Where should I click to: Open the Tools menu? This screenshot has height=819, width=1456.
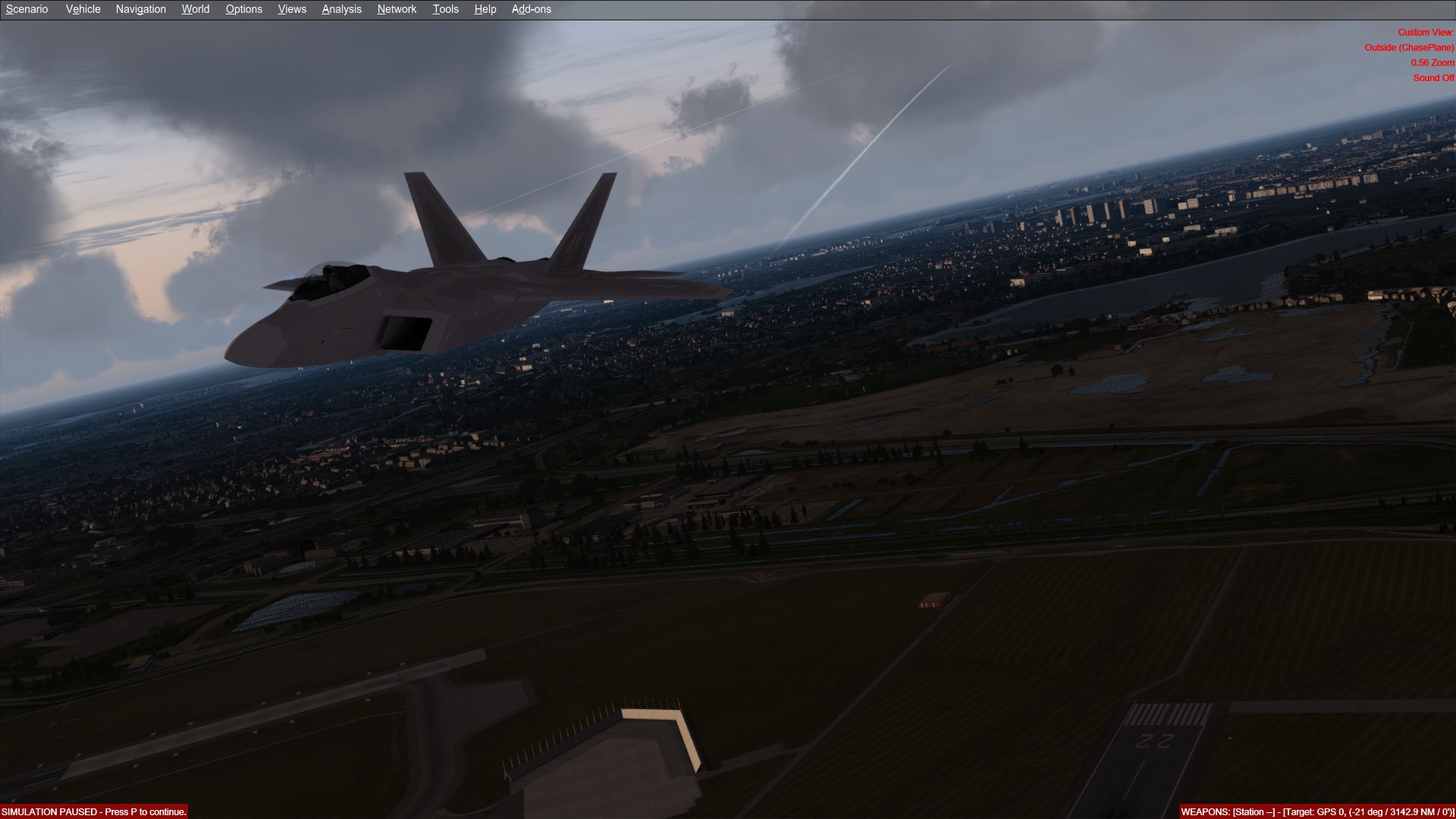pos(446,9)
